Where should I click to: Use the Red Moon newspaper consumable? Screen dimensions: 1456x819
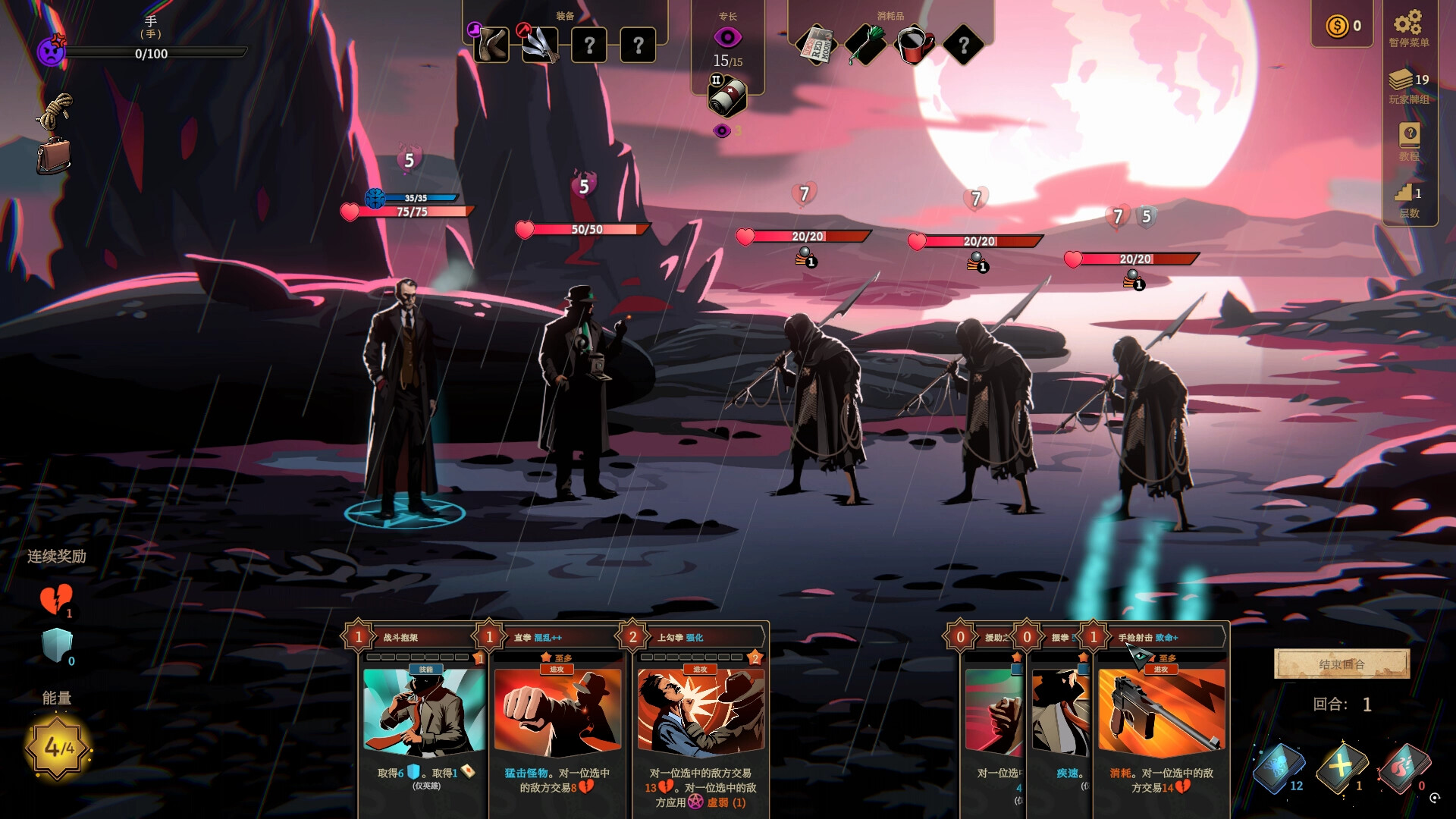pyautogui.click(x=817, y=45)
